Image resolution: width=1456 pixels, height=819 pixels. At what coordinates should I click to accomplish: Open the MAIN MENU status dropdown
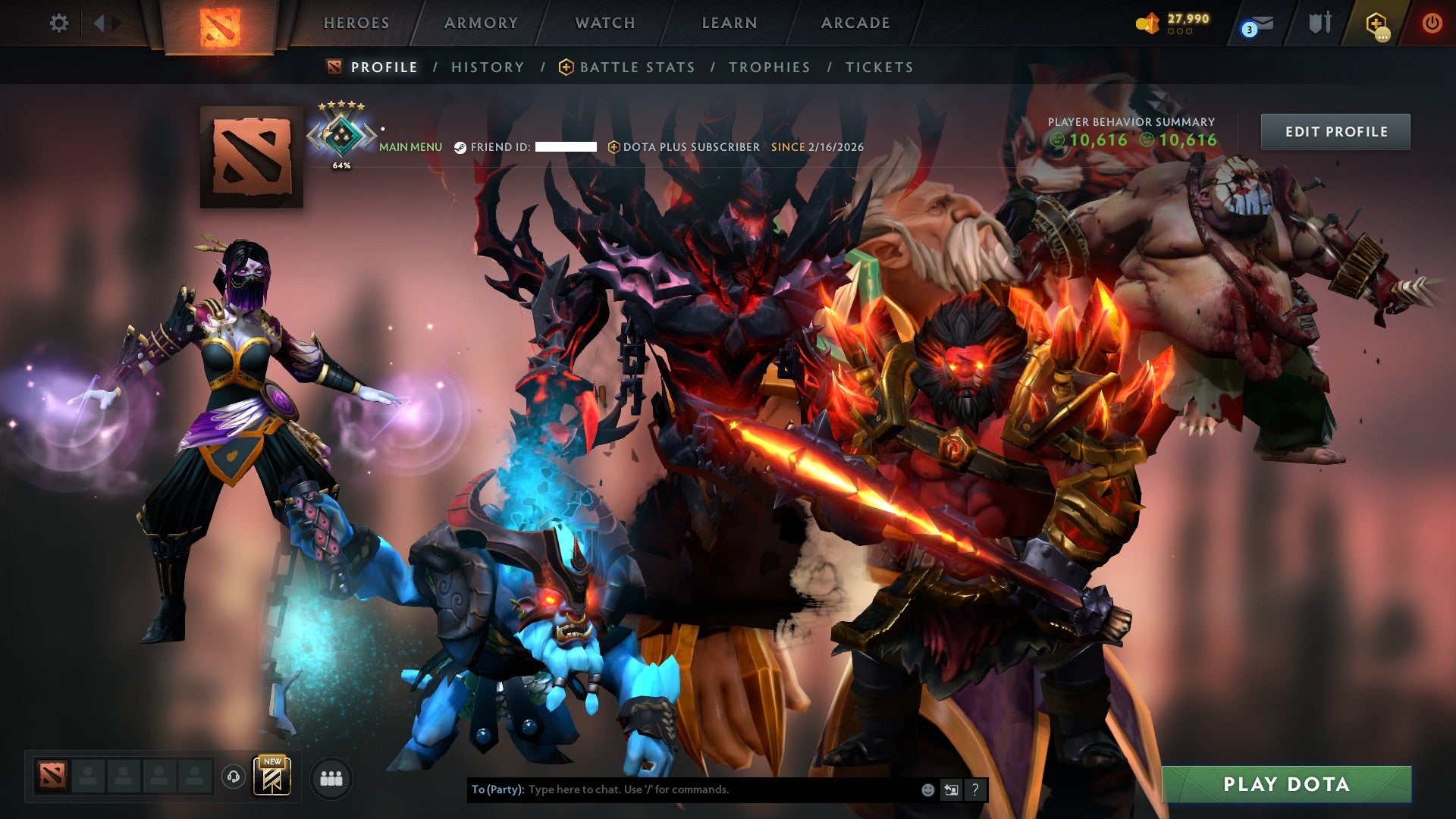(410, 147)
